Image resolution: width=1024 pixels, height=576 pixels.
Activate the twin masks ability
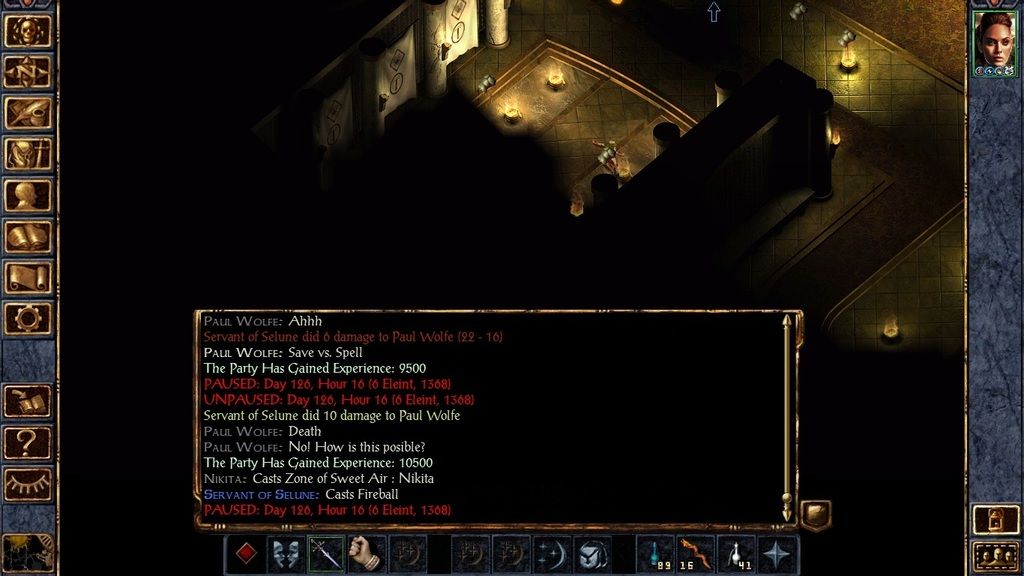[x=285, y=554]
